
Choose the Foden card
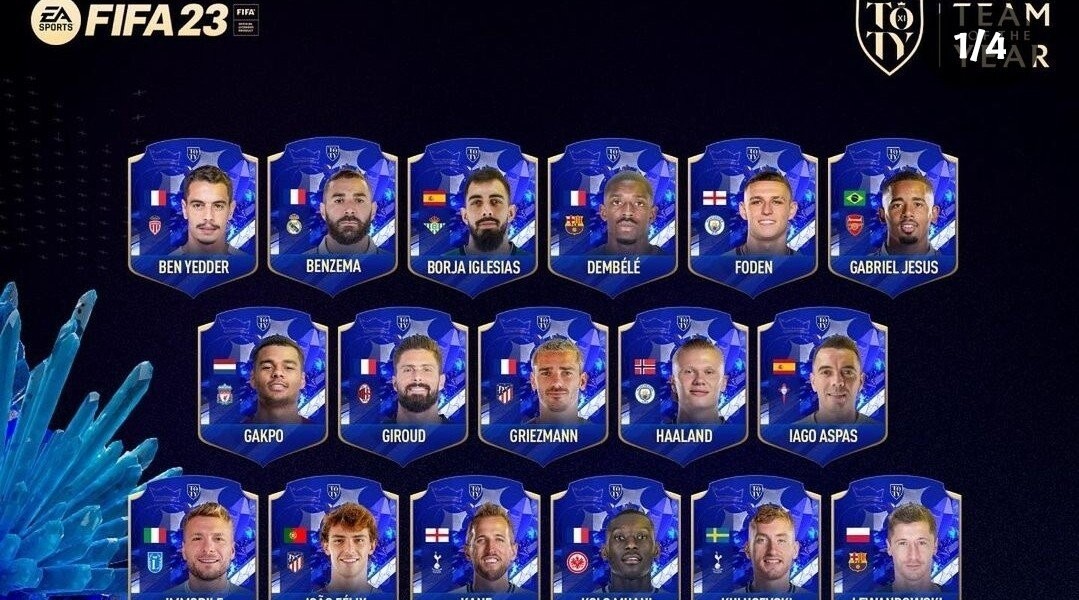(753, 216)
